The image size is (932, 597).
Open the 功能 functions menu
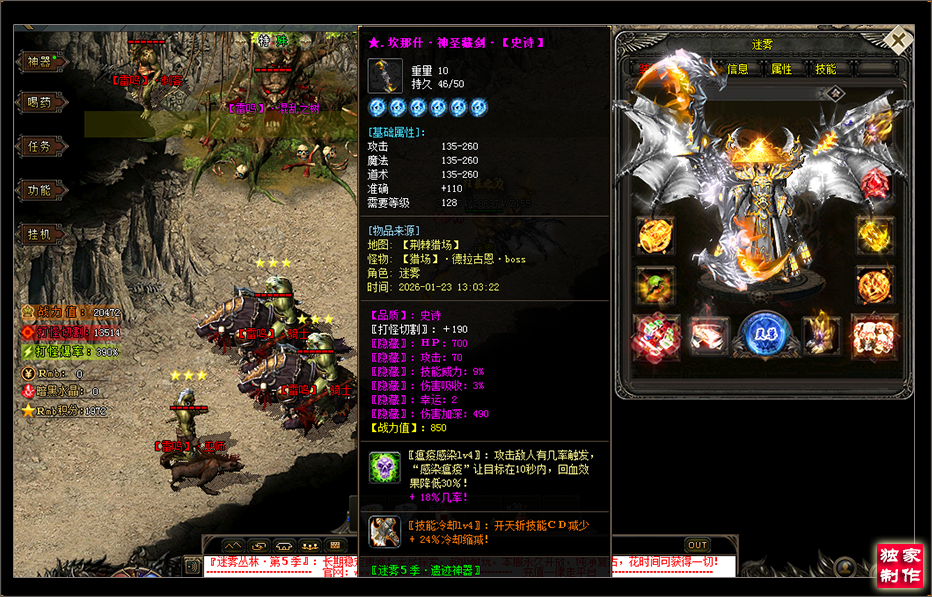[40, 190]
